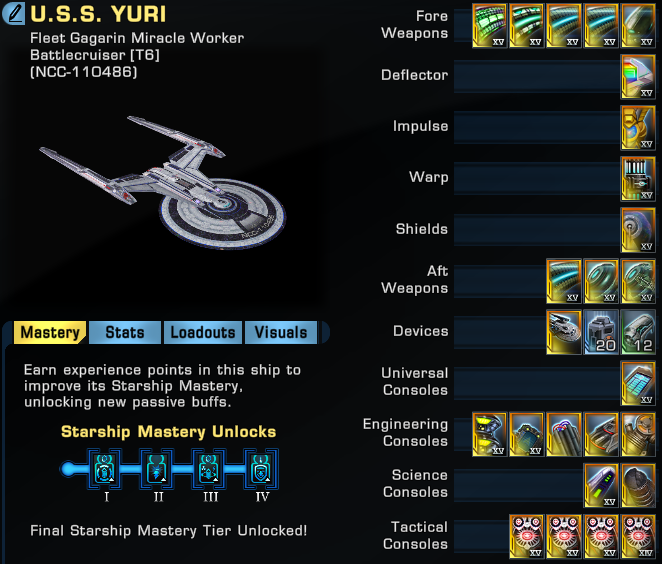Select the device slot showing 20

coord(601,331)
